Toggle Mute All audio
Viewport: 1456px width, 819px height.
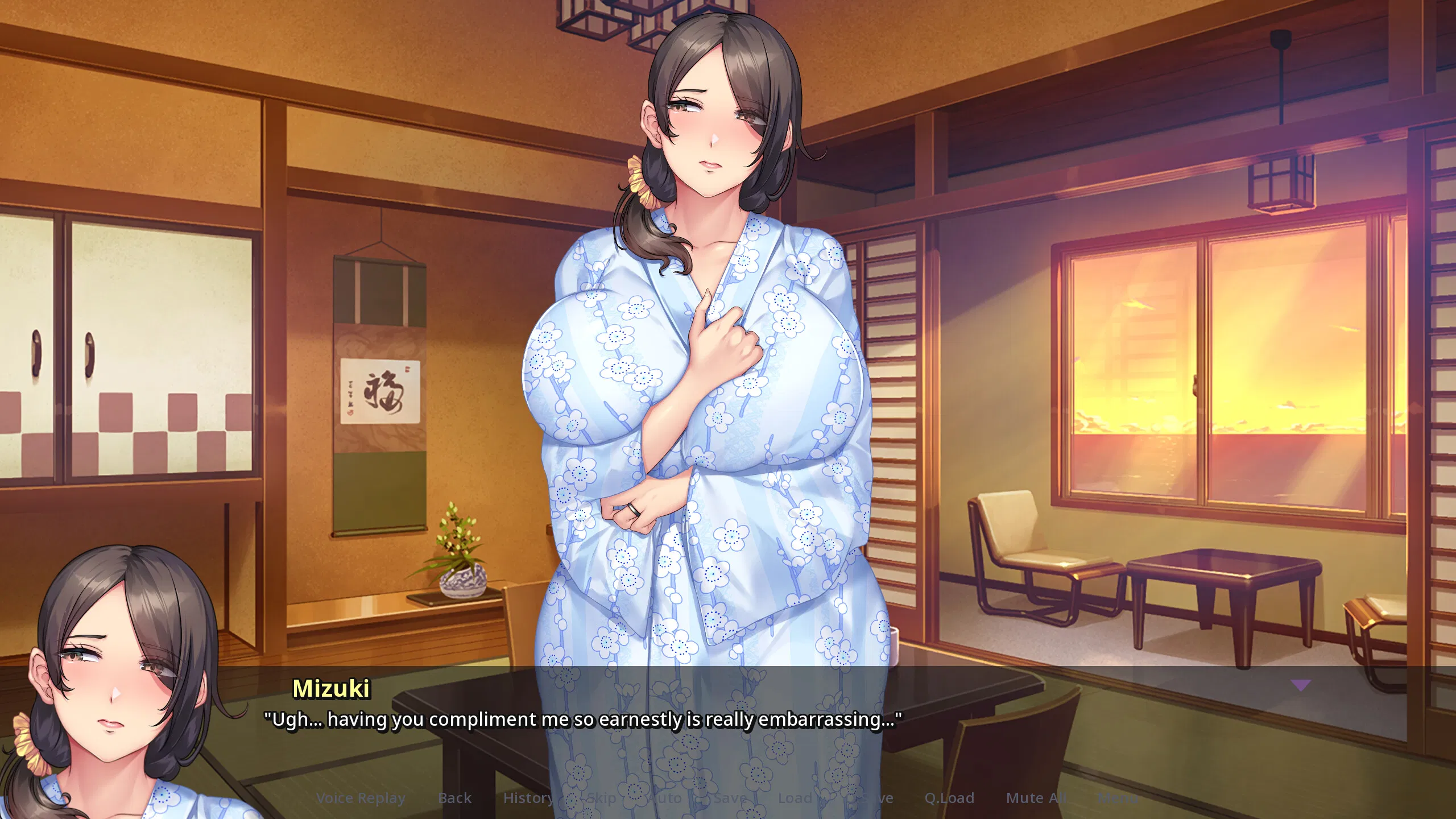click(1036, 798)
